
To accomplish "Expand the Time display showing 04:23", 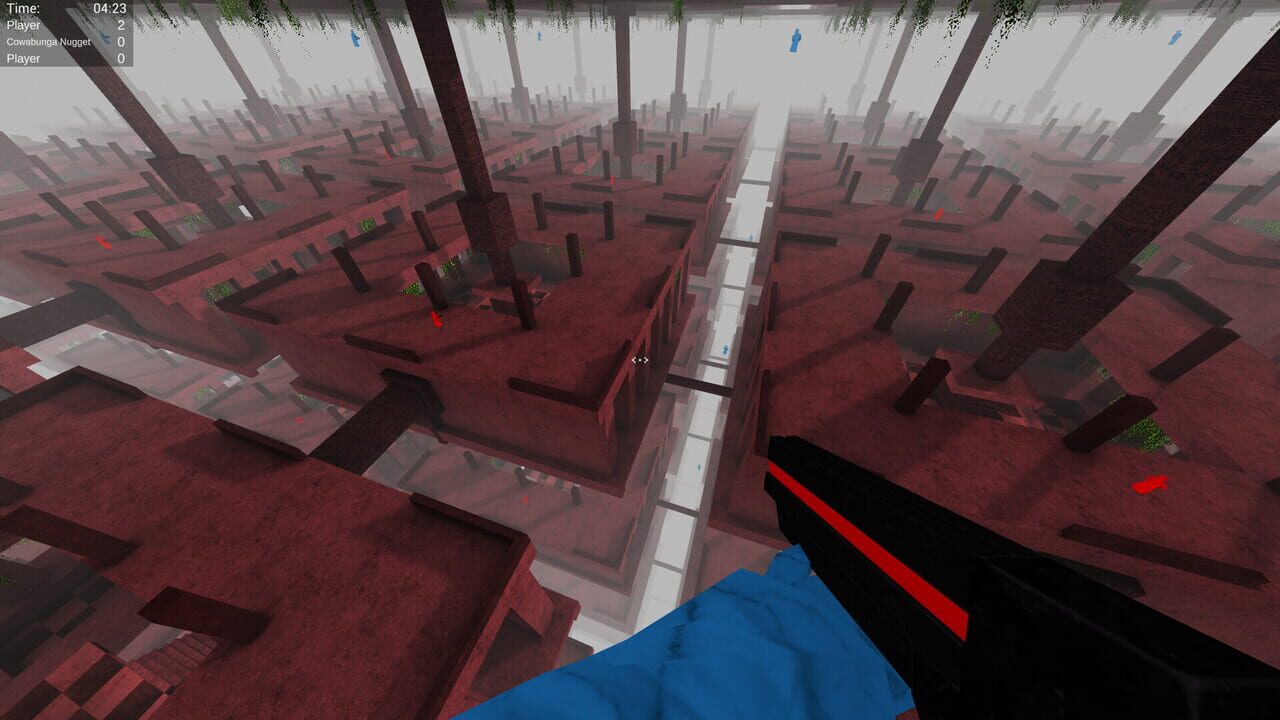I will coord(108,8).
